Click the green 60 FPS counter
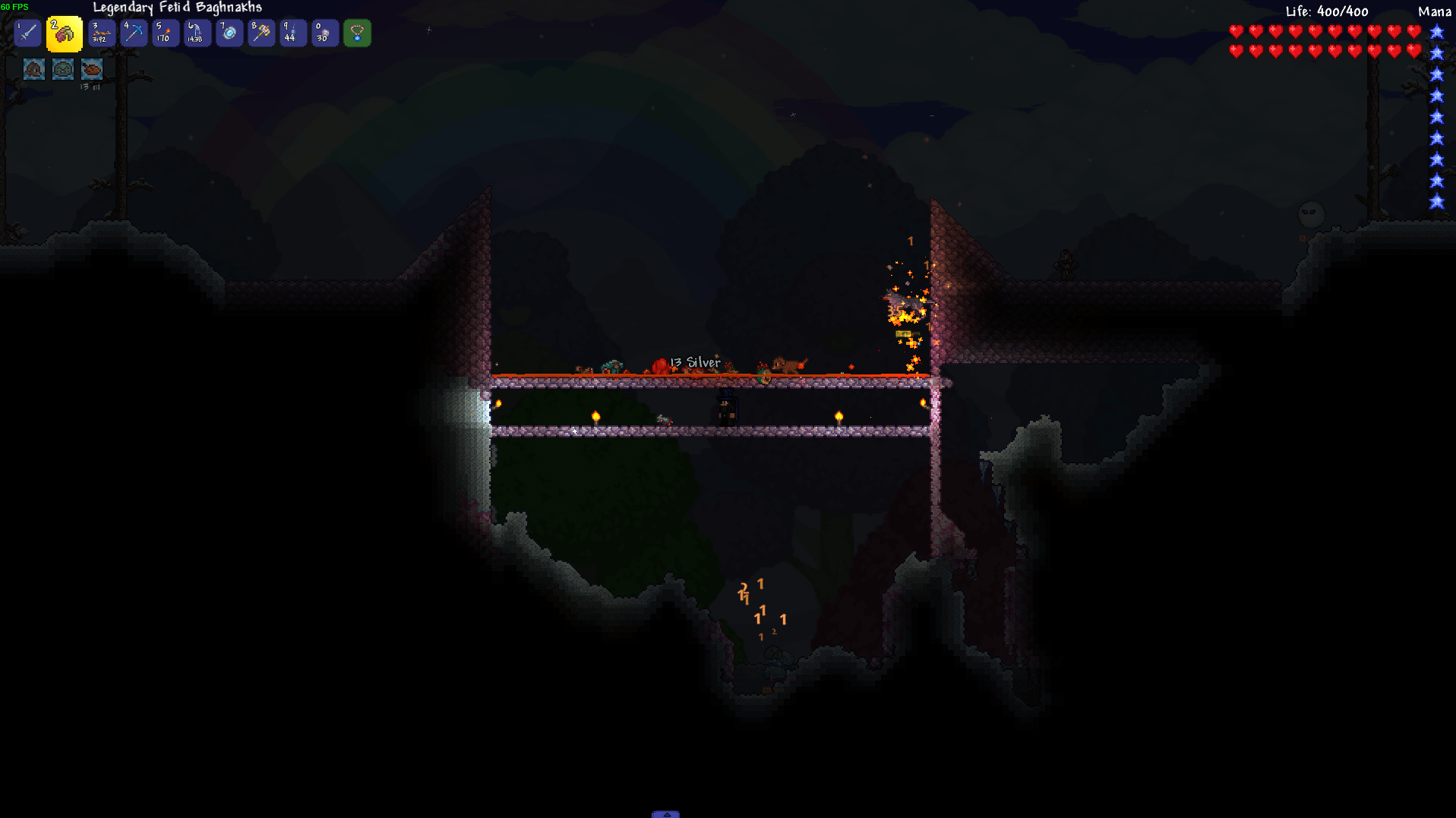This screenshot has height=818, width=1456. coord(17,6)
